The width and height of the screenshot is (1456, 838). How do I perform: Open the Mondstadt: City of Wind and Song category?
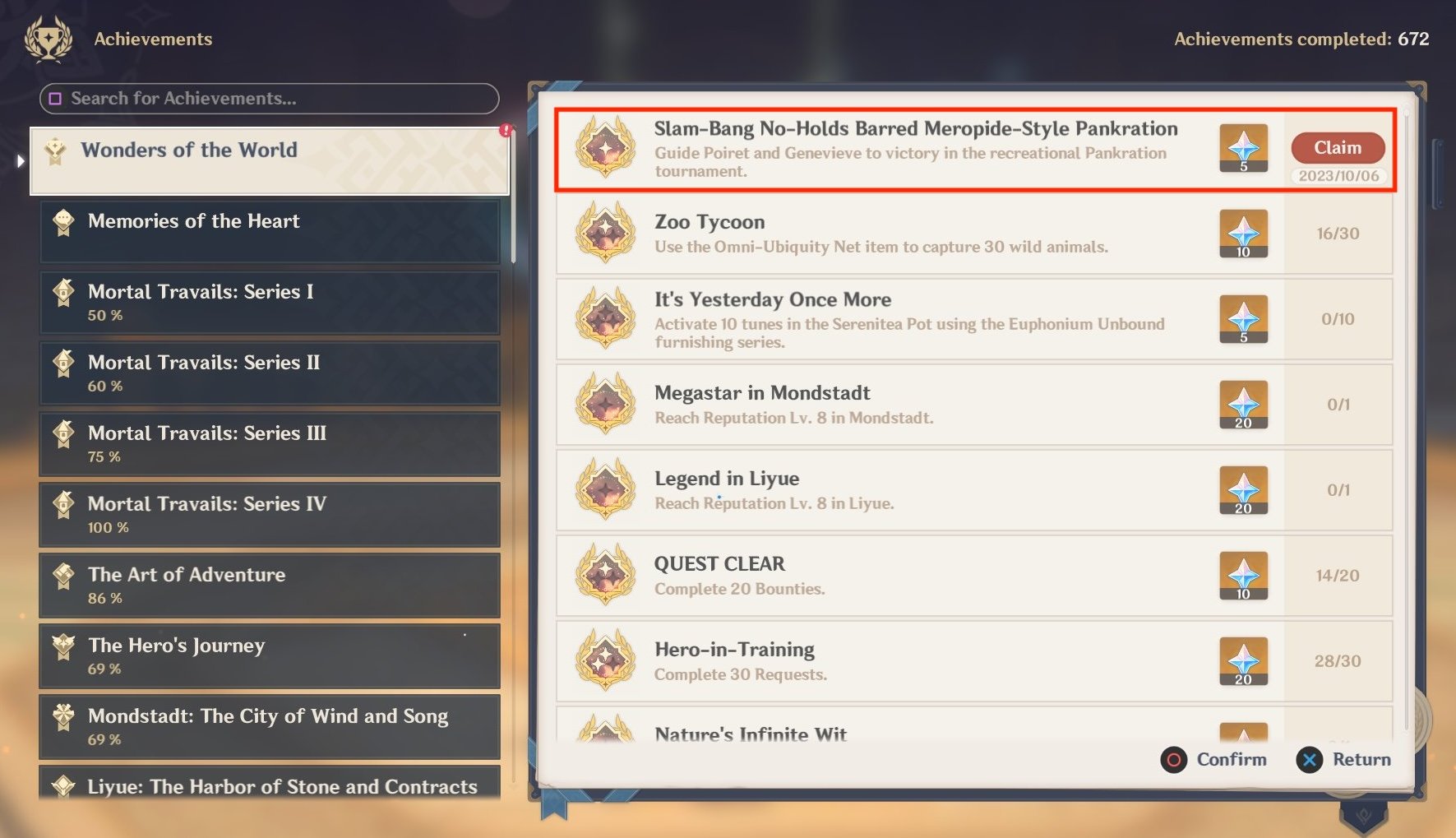point(269,726)
